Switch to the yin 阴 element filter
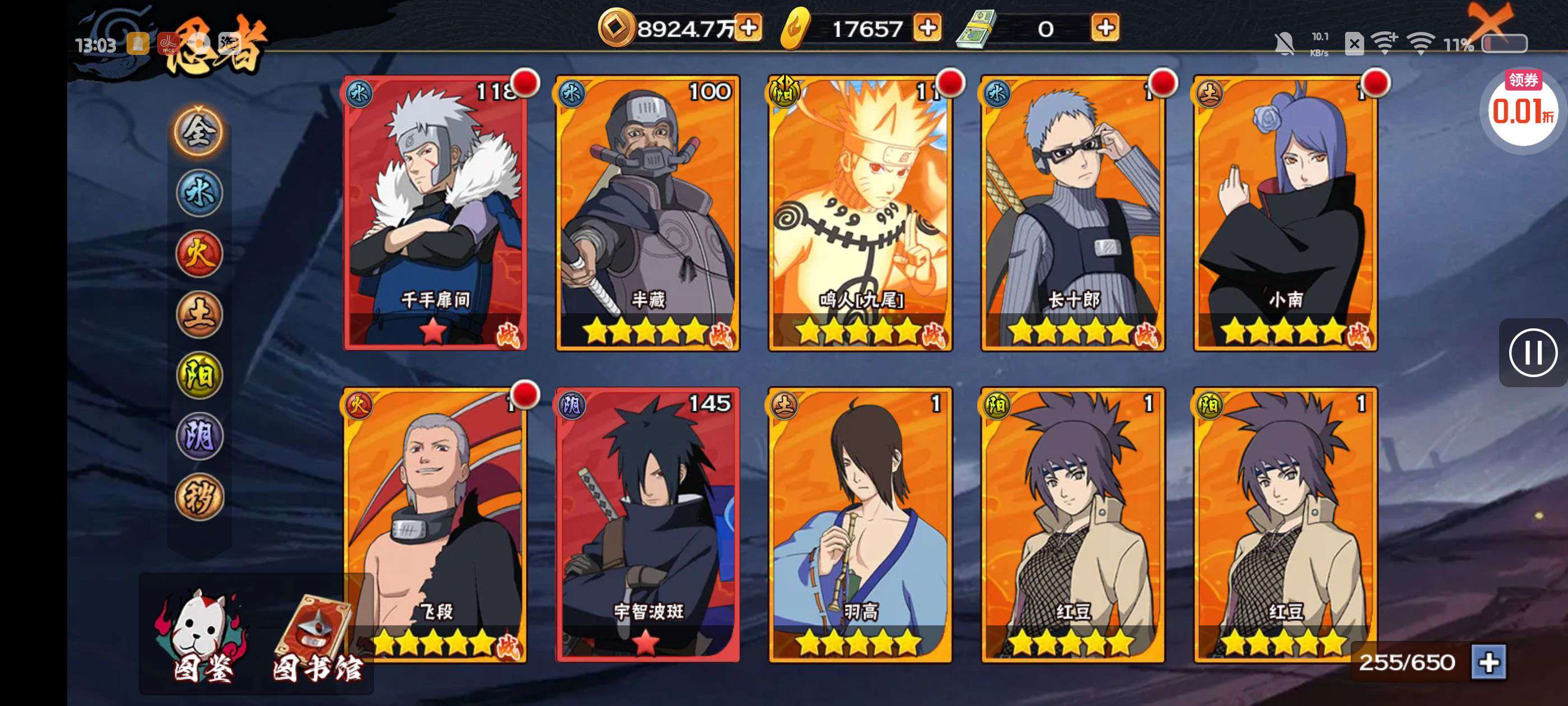Image resolution: width=1568 pixels, height=706 pixels. coord(199,436)
